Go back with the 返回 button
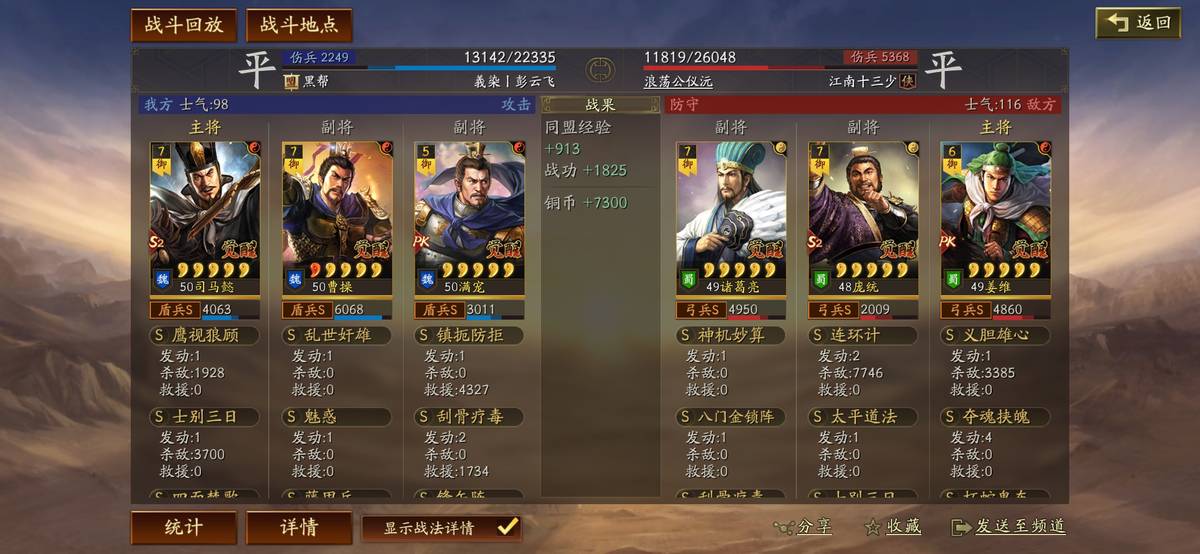 (1138, 23)
